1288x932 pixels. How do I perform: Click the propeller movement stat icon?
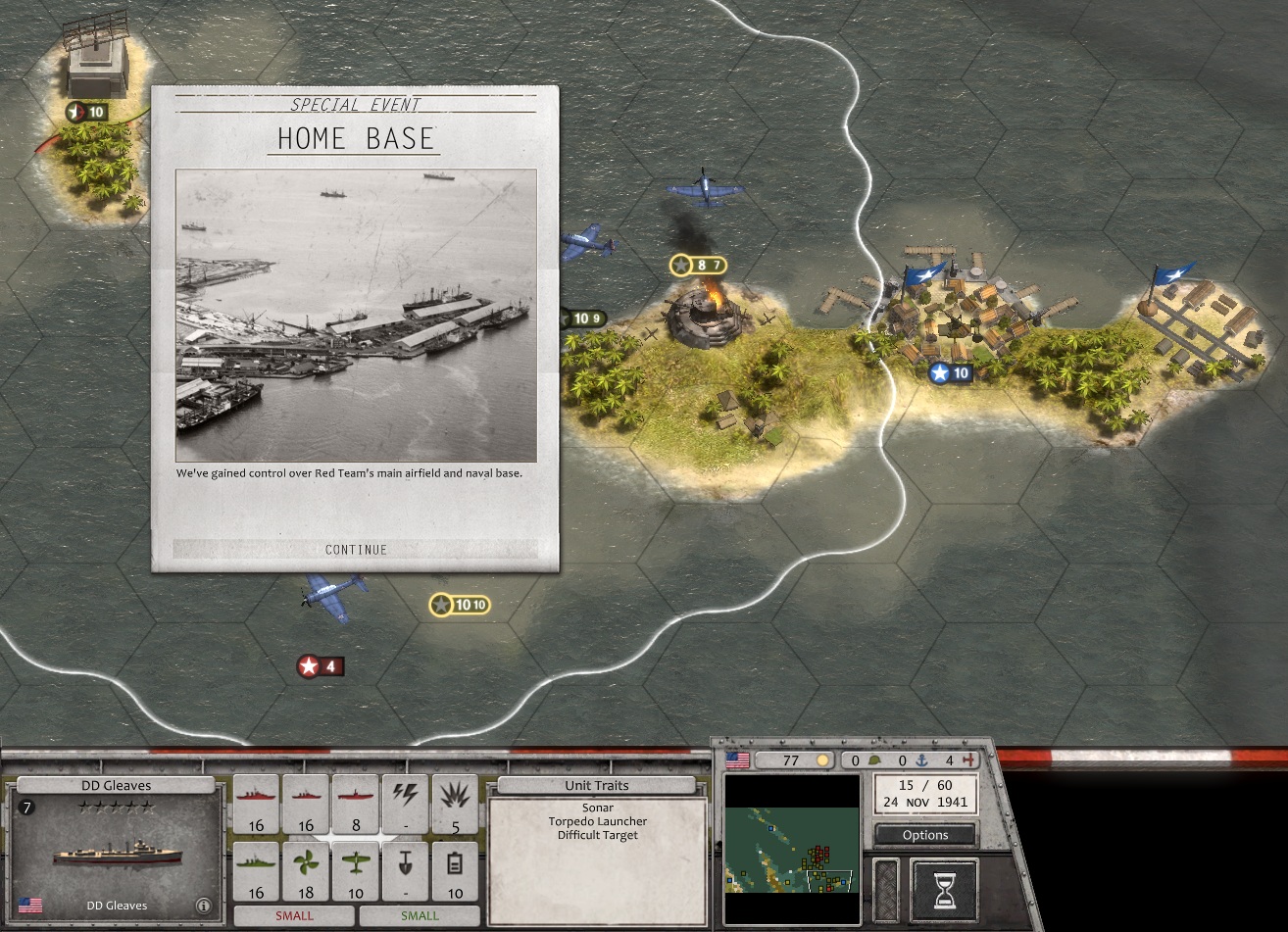(x=305, y=863)
